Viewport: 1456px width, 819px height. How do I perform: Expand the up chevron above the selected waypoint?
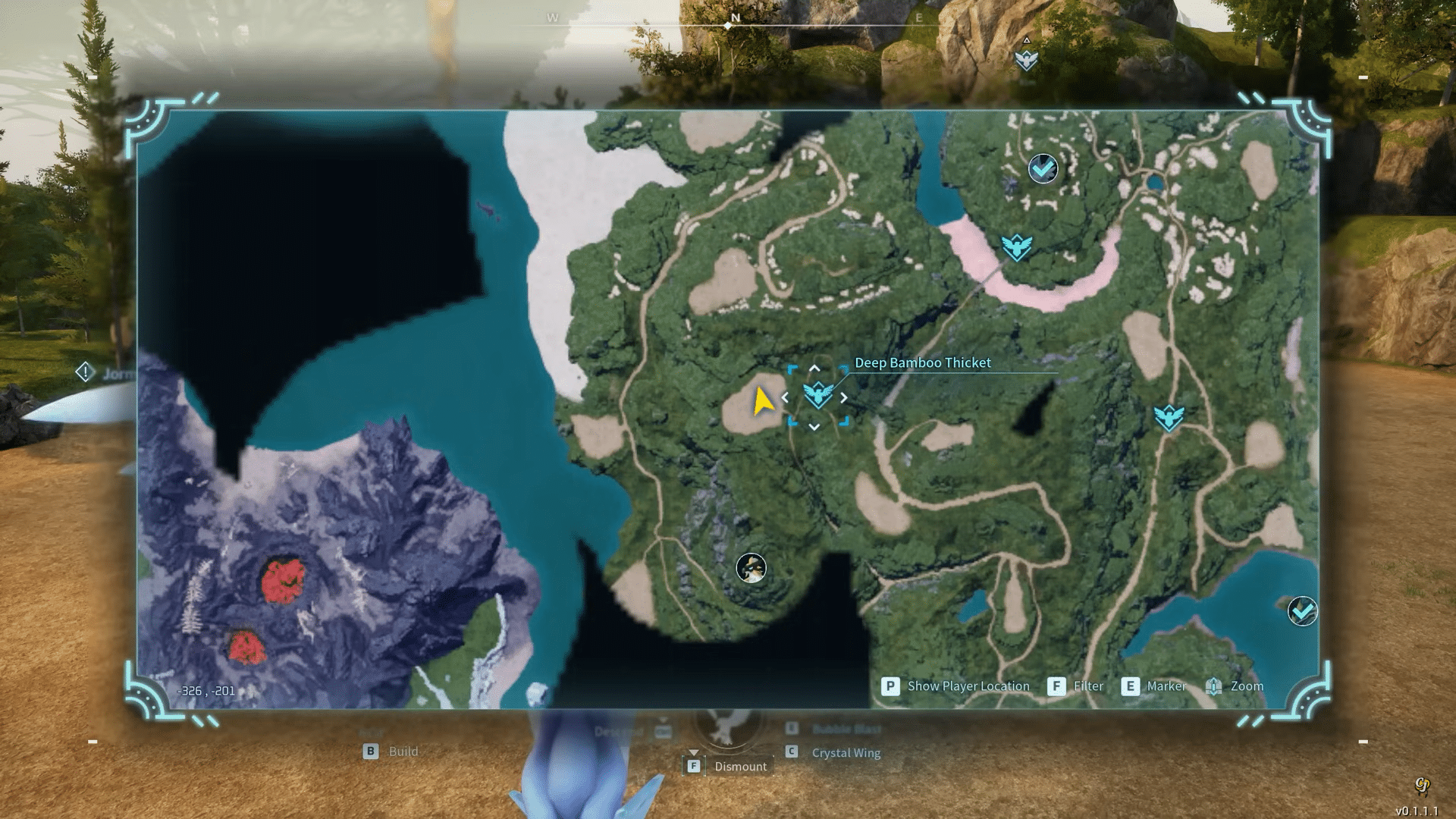(816, 368)
